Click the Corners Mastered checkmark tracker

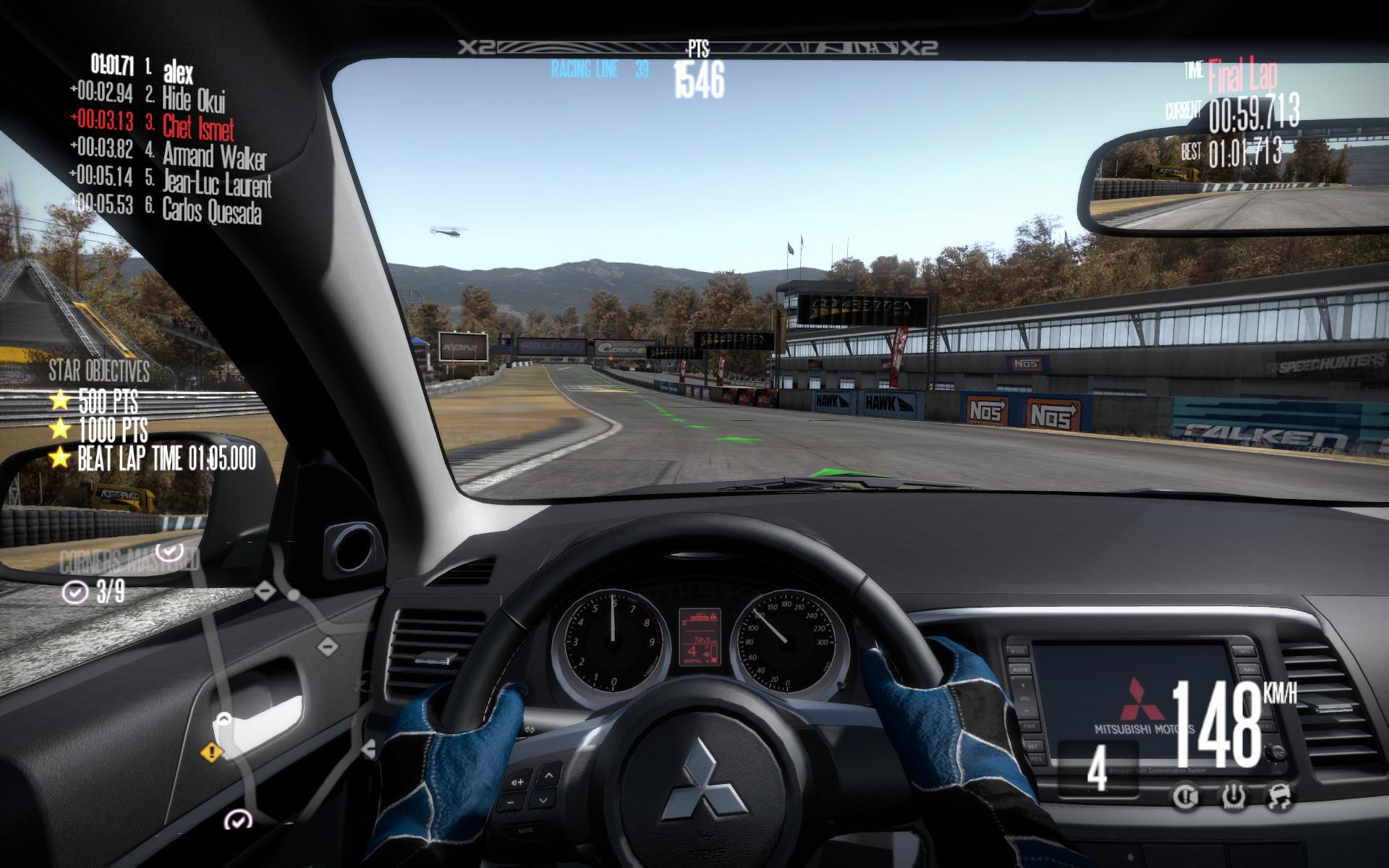tap(75, 593)
